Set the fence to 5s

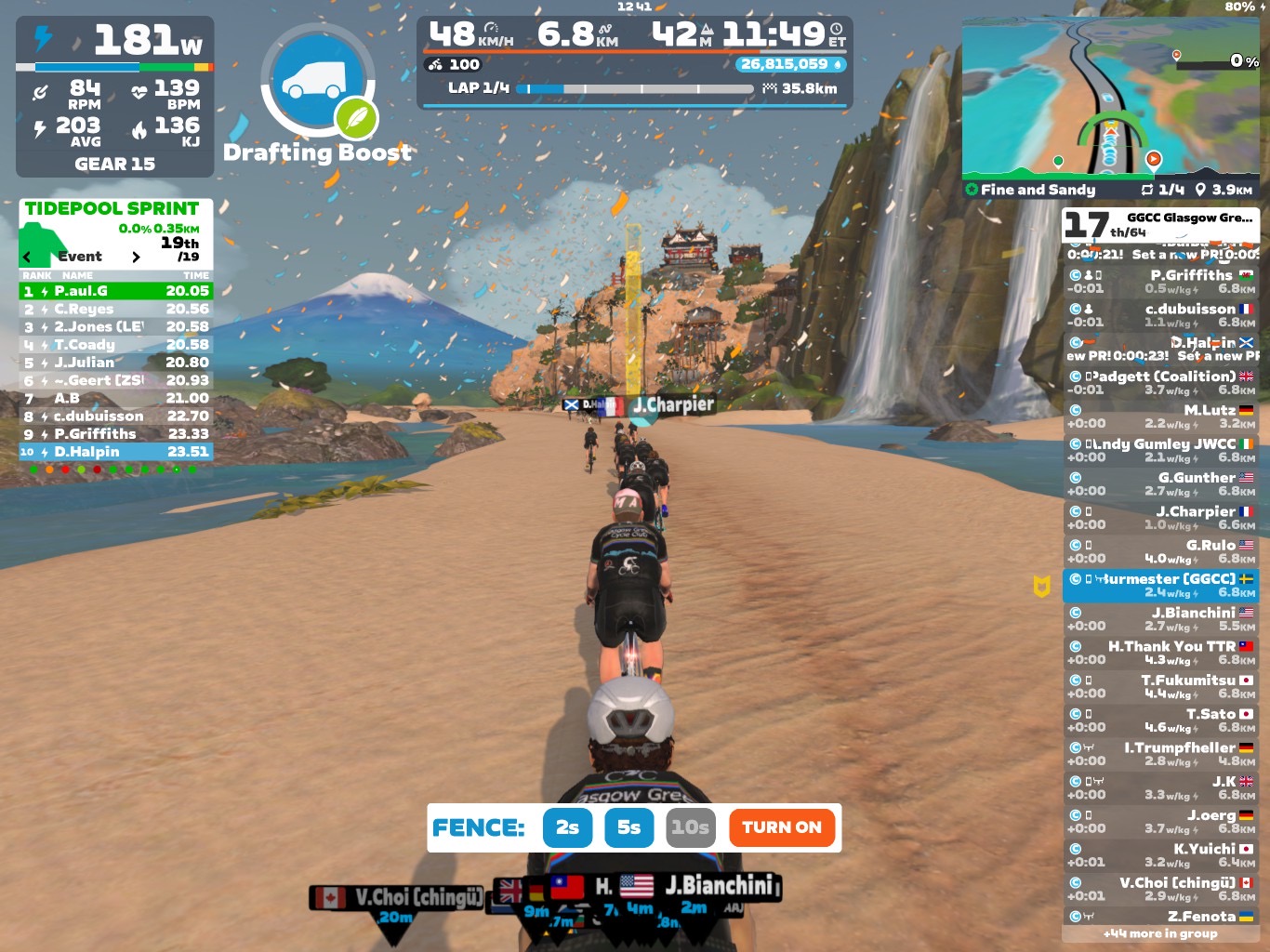pyautogui.click(x=628, y=827)
